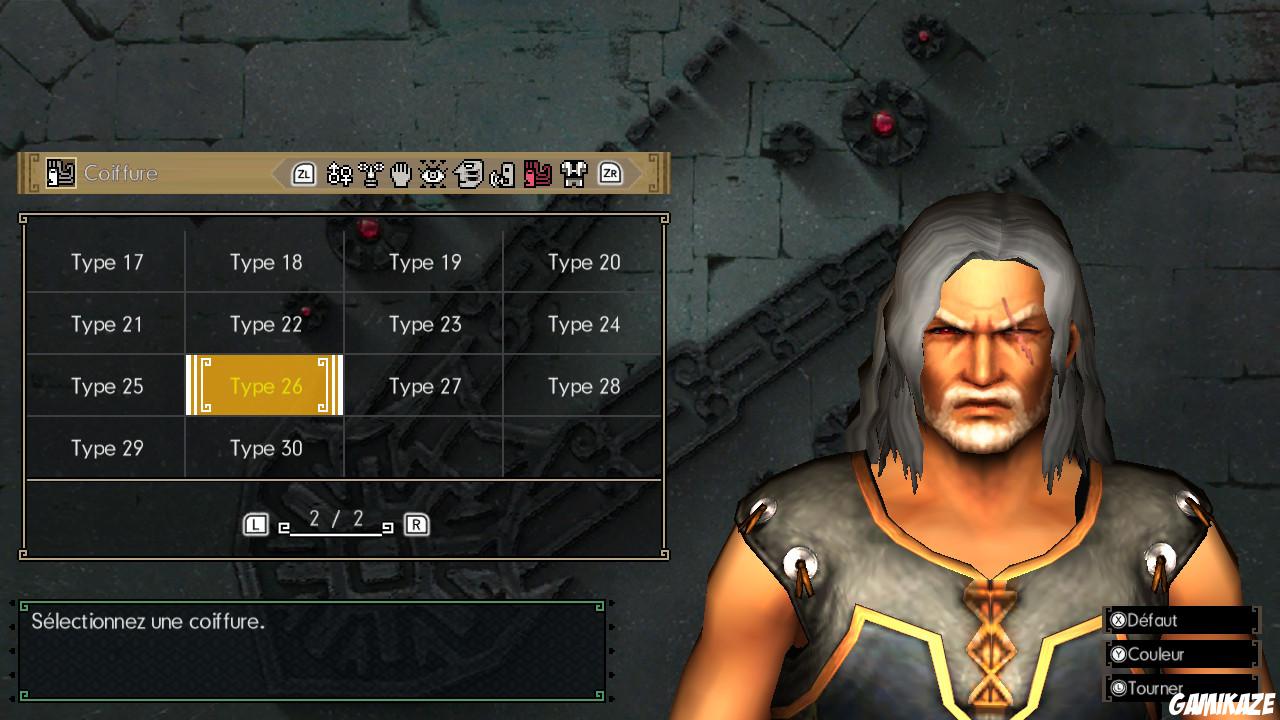Viewport: 1280px width, 720px height.
Task: Select the eye customization icon
Action: coord(433,173)
